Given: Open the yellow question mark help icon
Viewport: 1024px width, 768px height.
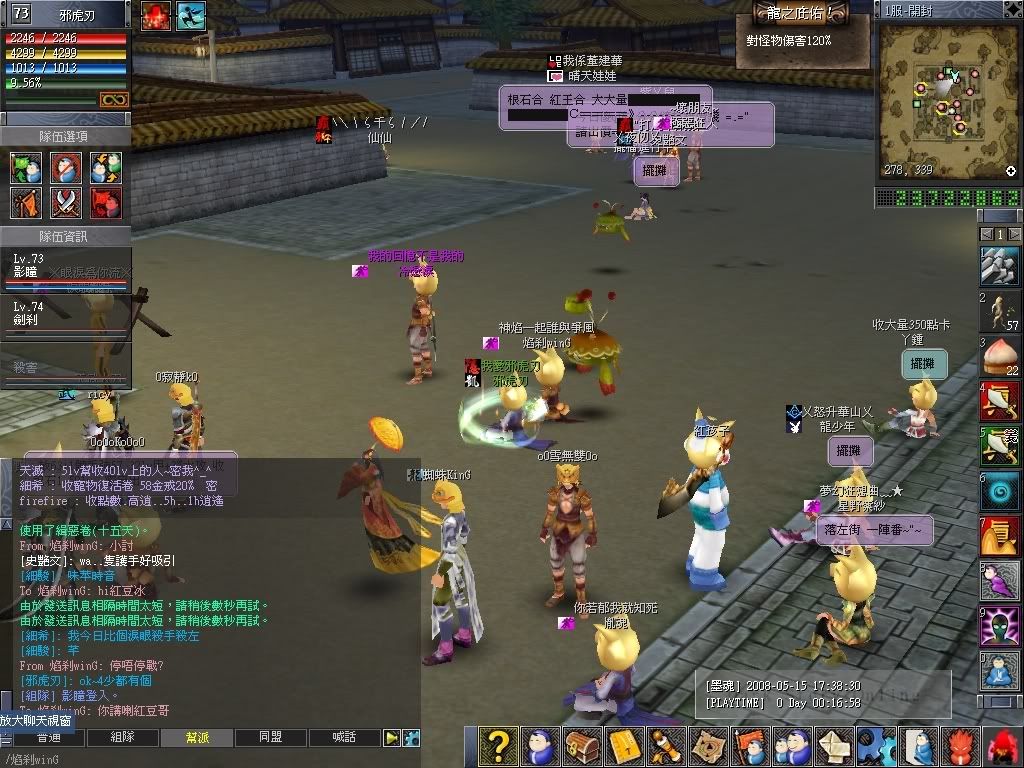Looking at the screenshot, I should (x=498, y=746).
